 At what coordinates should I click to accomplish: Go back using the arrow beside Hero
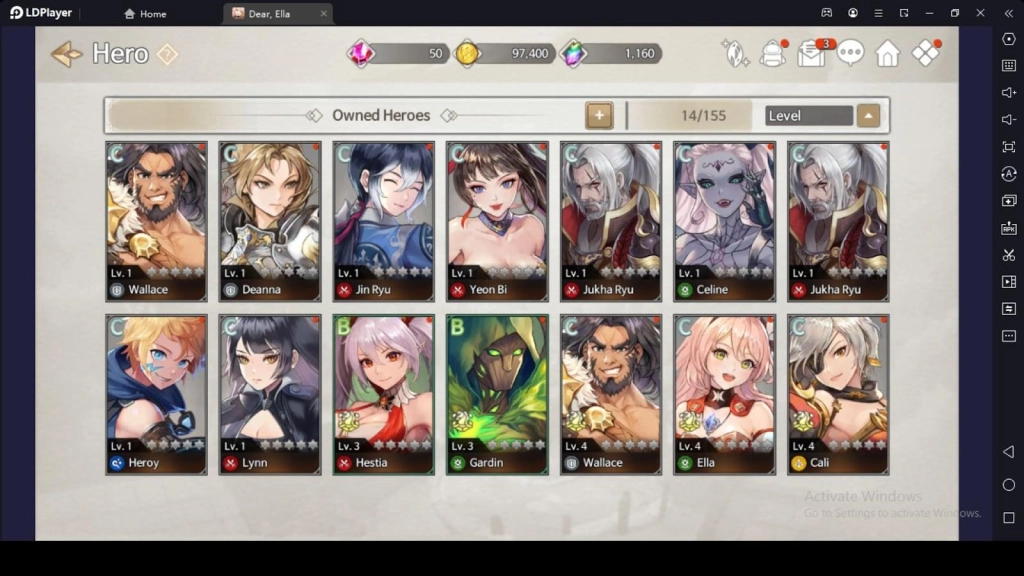point(66,54)
